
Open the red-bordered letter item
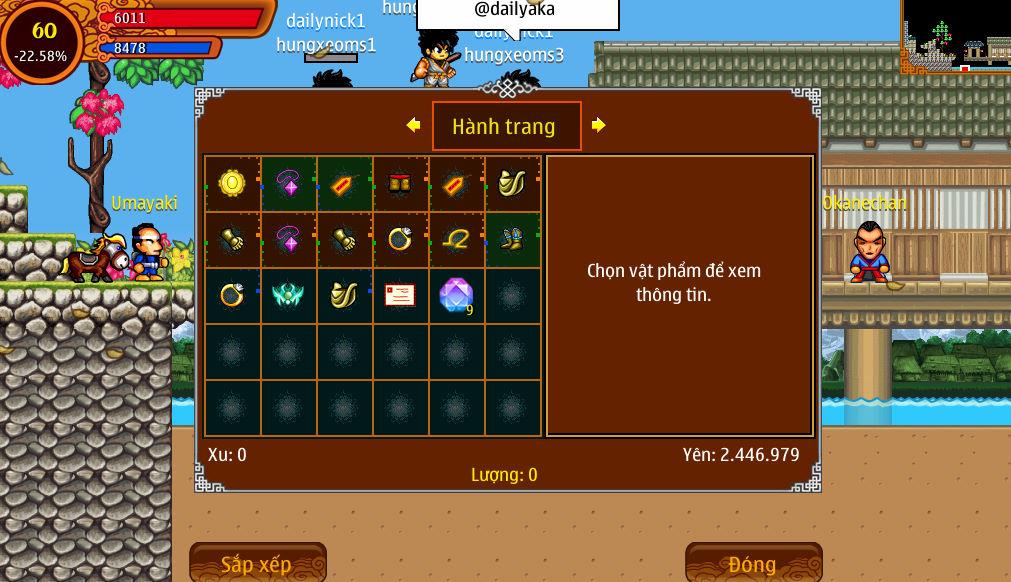pyautogui.click(x=400, y=295)
